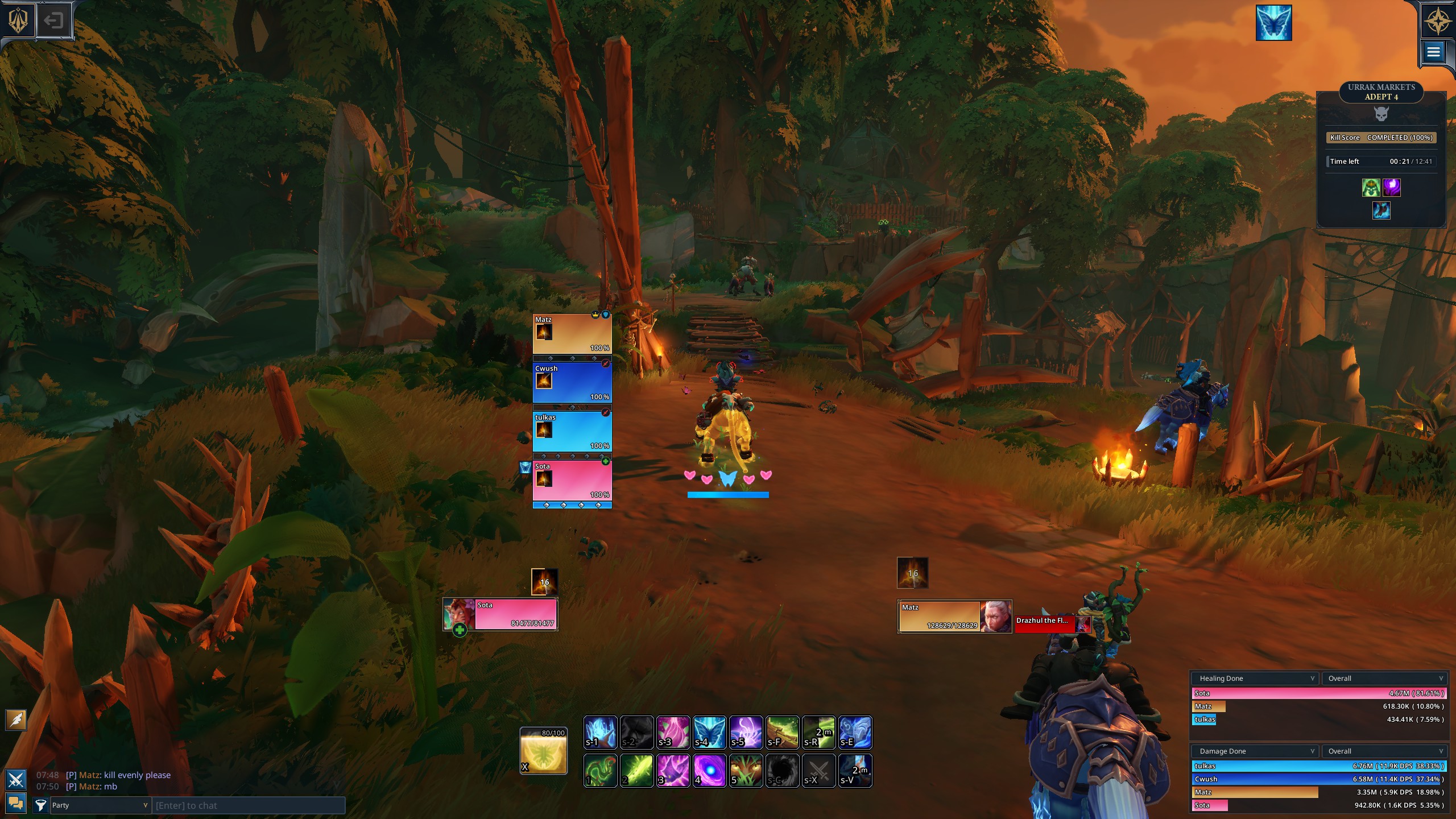Screen dimensions: 1456x819
Task: Click the feather quill button
Action: [16, 719]
